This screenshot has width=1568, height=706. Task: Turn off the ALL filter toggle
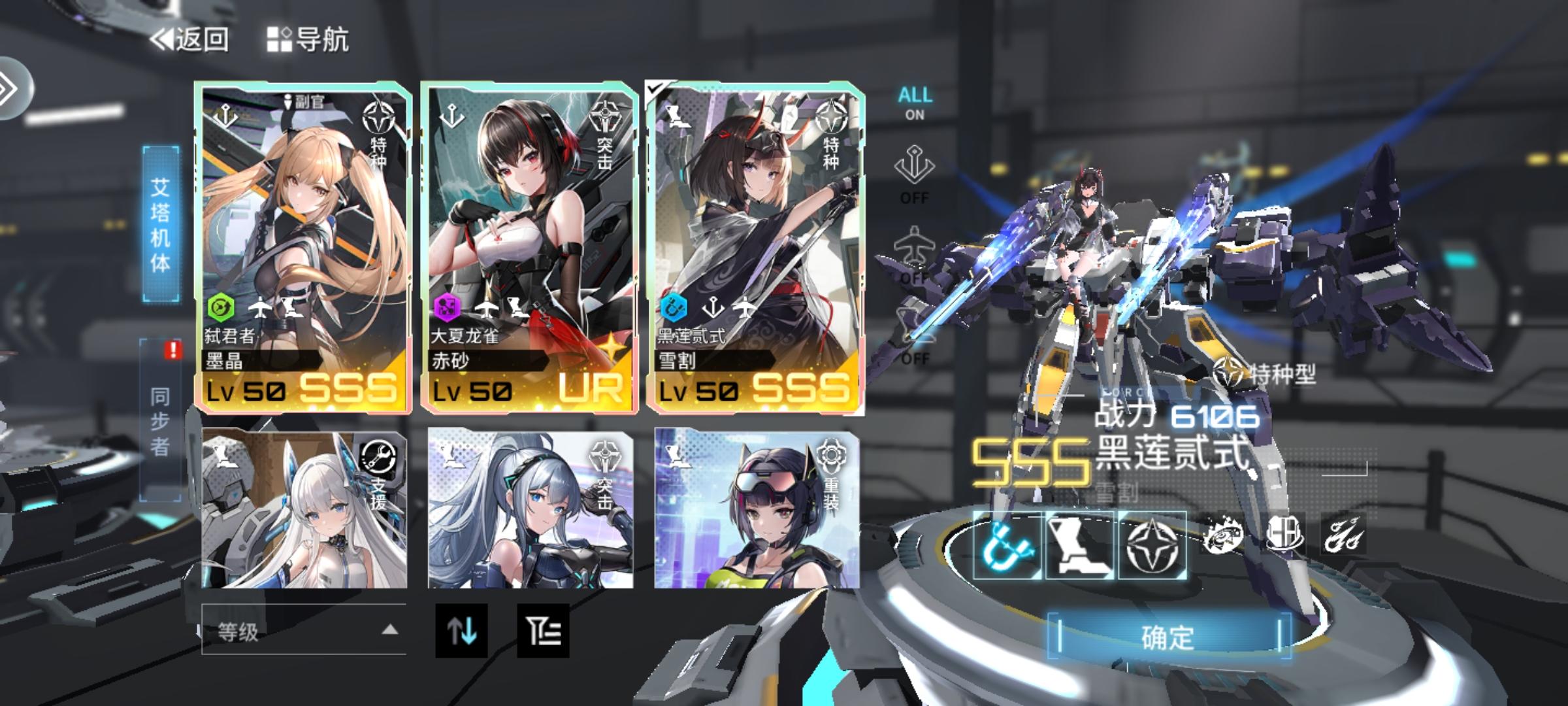point(915,103)
